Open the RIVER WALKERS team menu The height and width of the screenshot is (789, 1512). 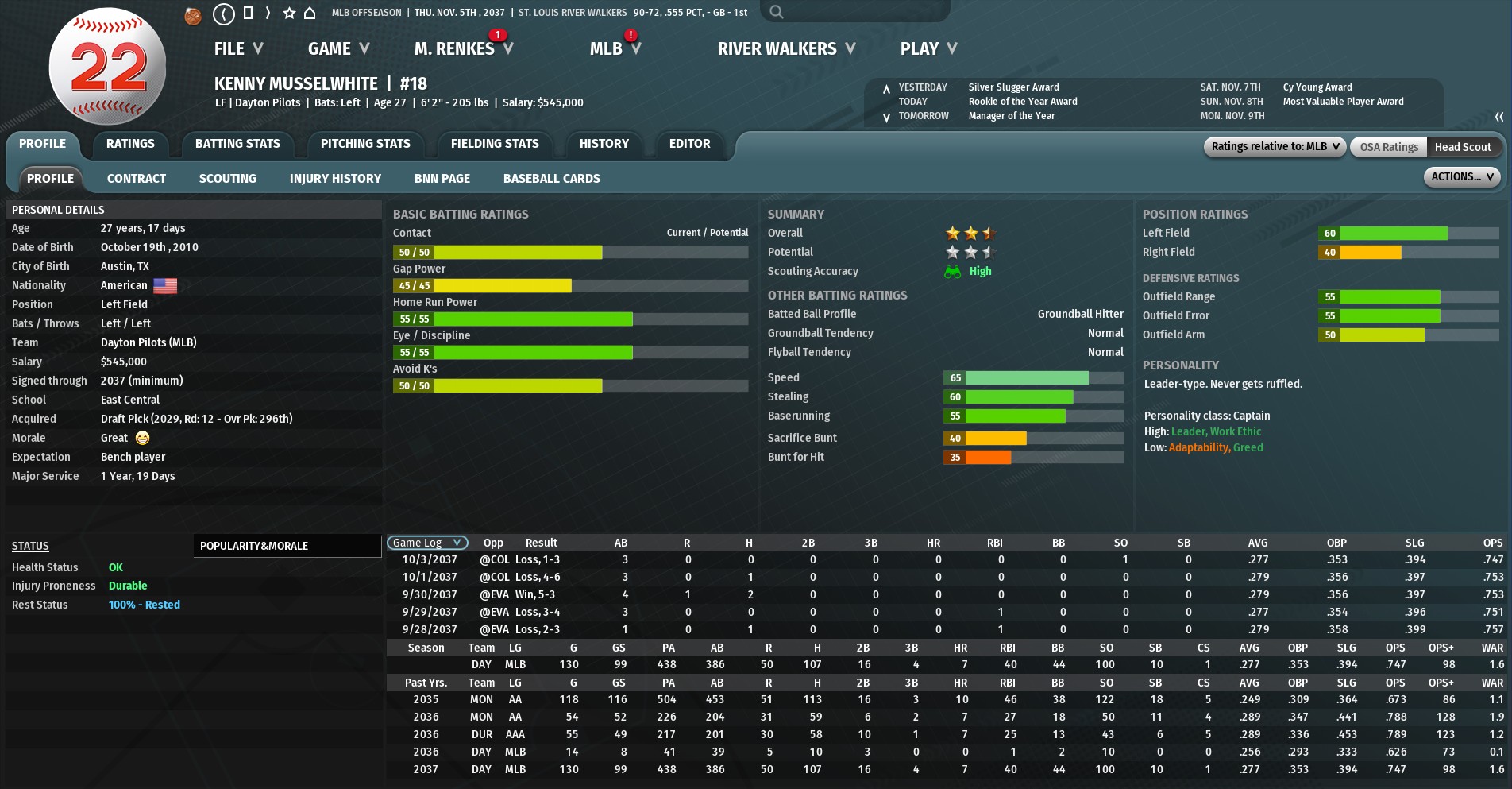pyautogui.click(x=786, y=49)
